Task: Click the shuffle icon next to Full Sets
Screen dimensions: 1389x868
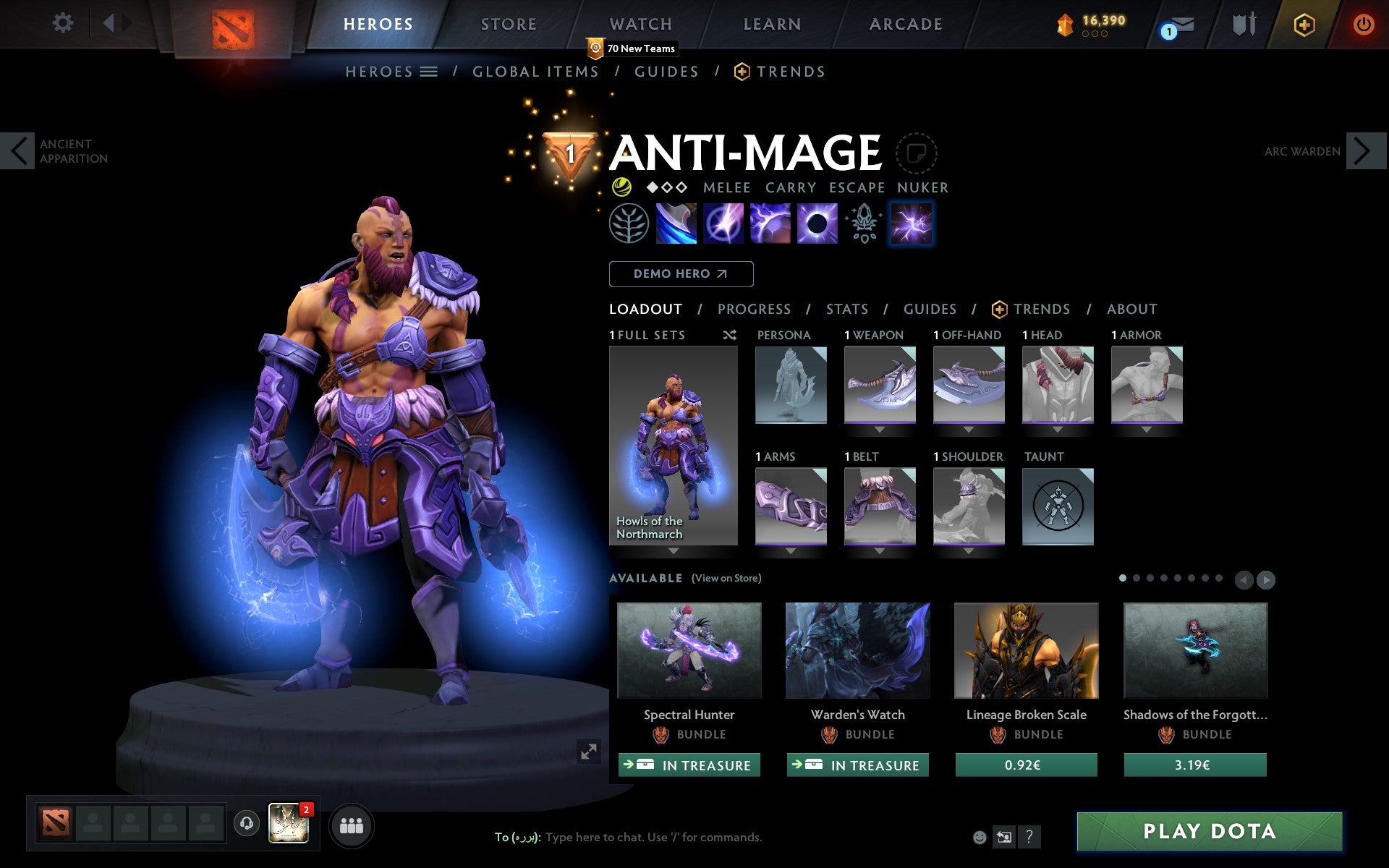Action: tap(729, 335)
